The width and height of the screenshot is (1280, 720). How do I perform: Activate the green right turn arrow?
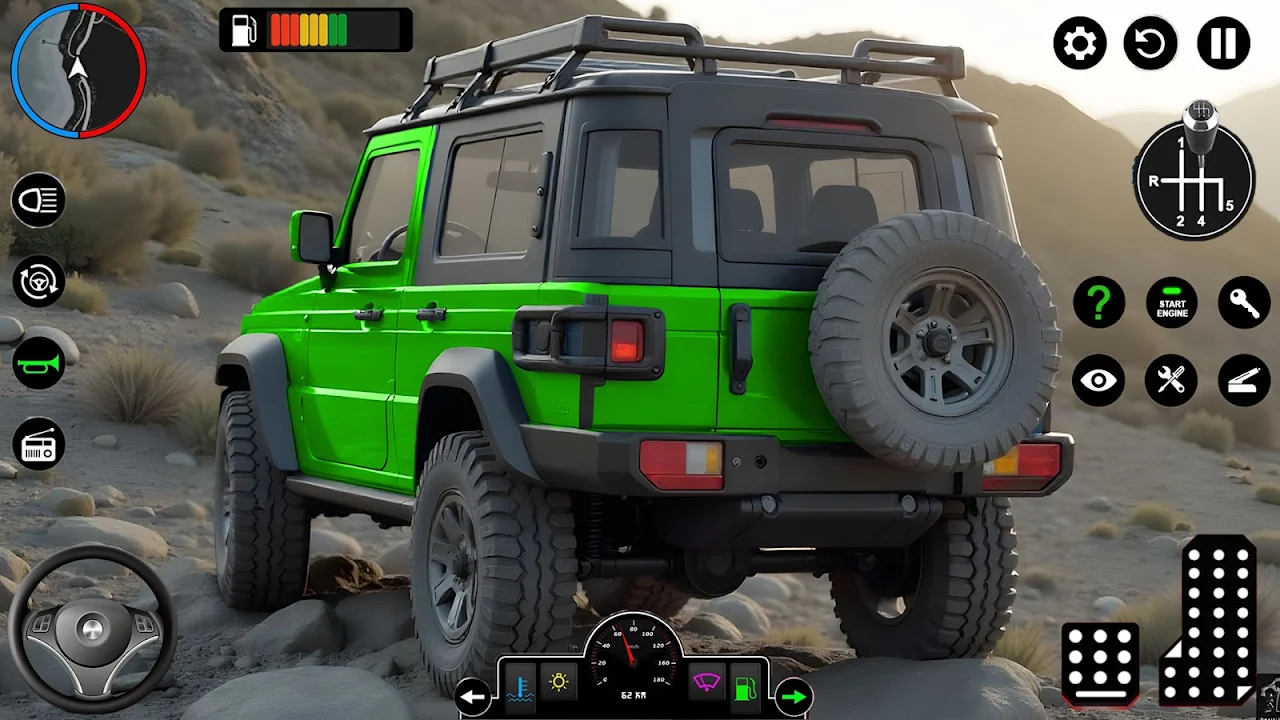click(x=793, y=697)
